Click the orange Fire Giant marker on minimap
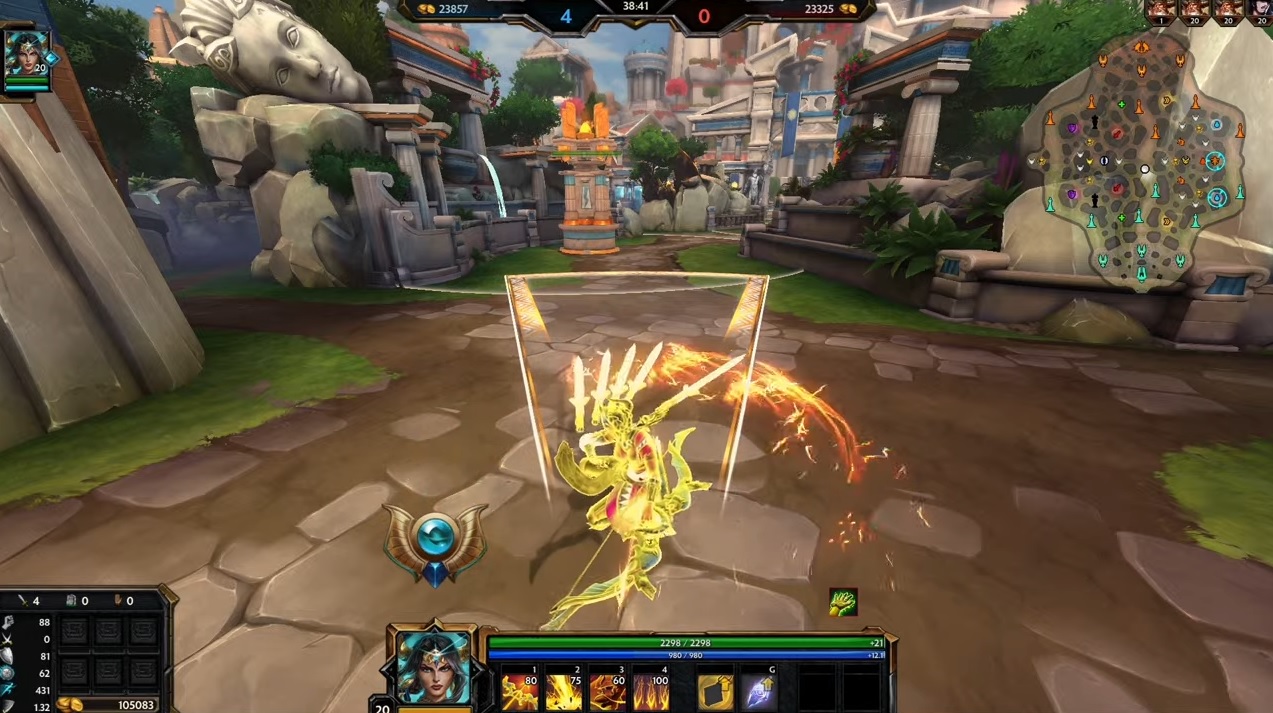Screen dimensions: 1273x713 coord(1215,160)
